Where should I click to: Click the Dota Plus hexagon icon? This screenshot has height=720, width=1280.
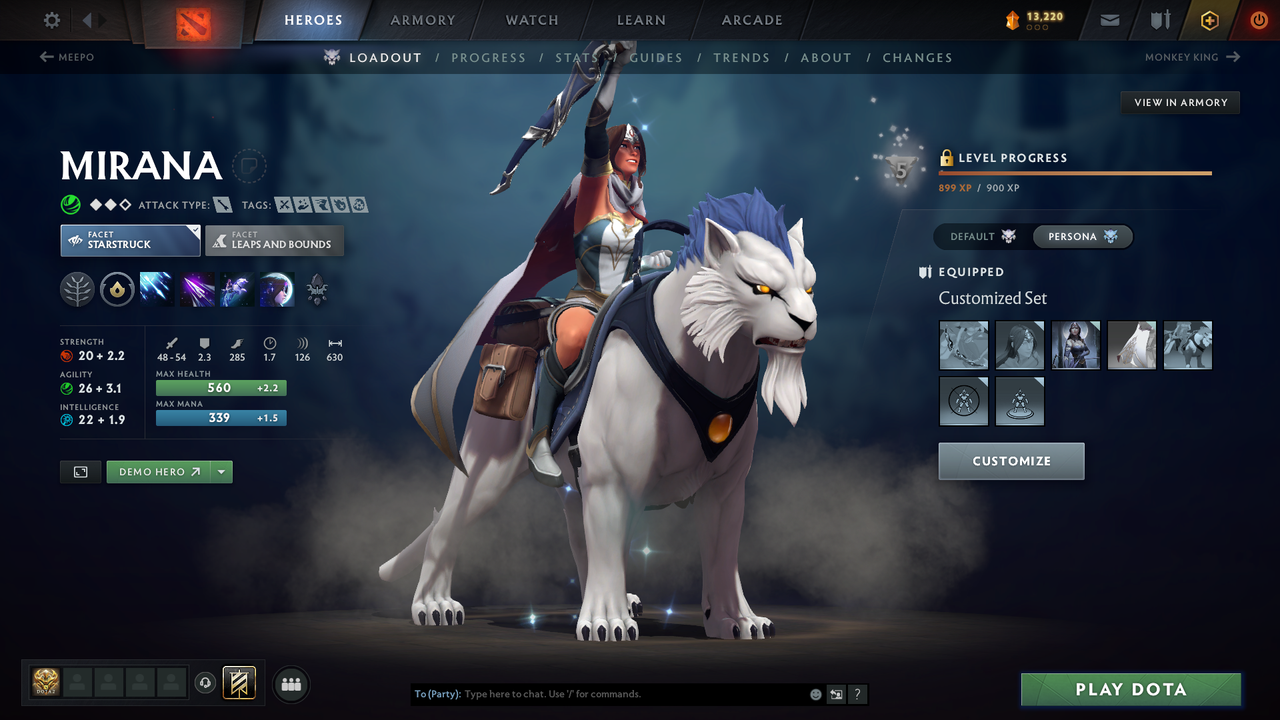[x=1209, y=19]
